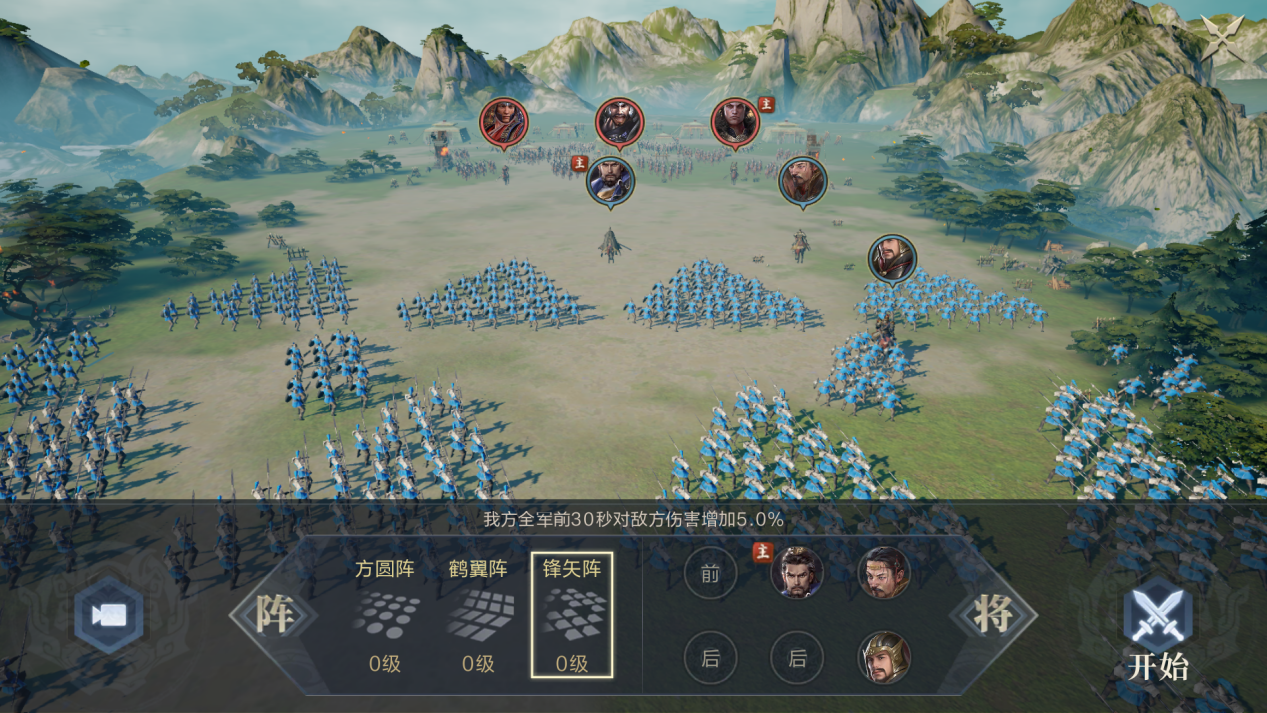Viewport: 1267px width, 713px height.
Task: Select the empty 前 front-row slot
Action: pos(710,574)
